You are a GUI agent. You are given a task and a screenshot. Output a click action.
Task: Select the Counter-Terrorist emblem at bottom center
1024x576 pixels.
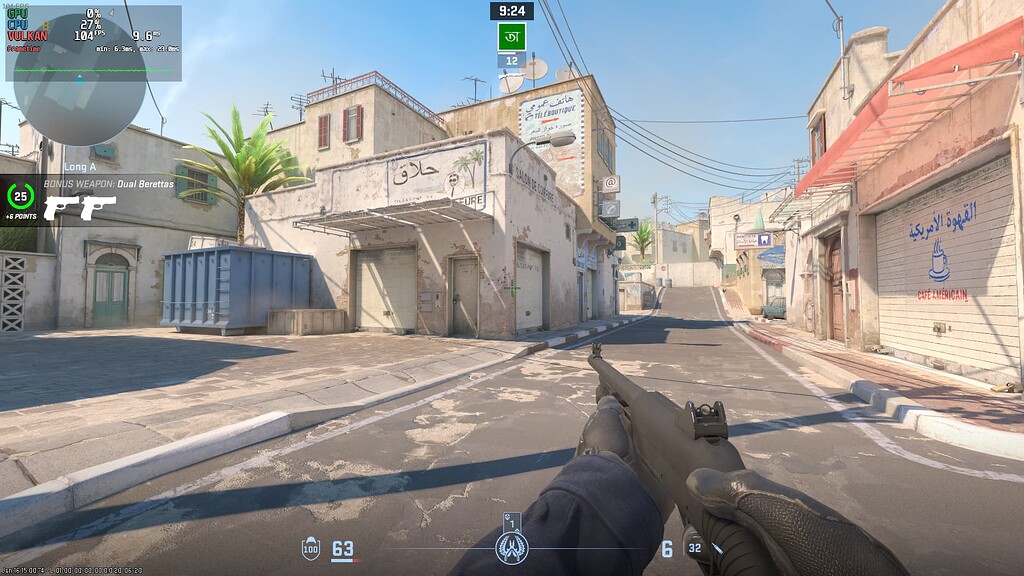[x=511, y=546]
